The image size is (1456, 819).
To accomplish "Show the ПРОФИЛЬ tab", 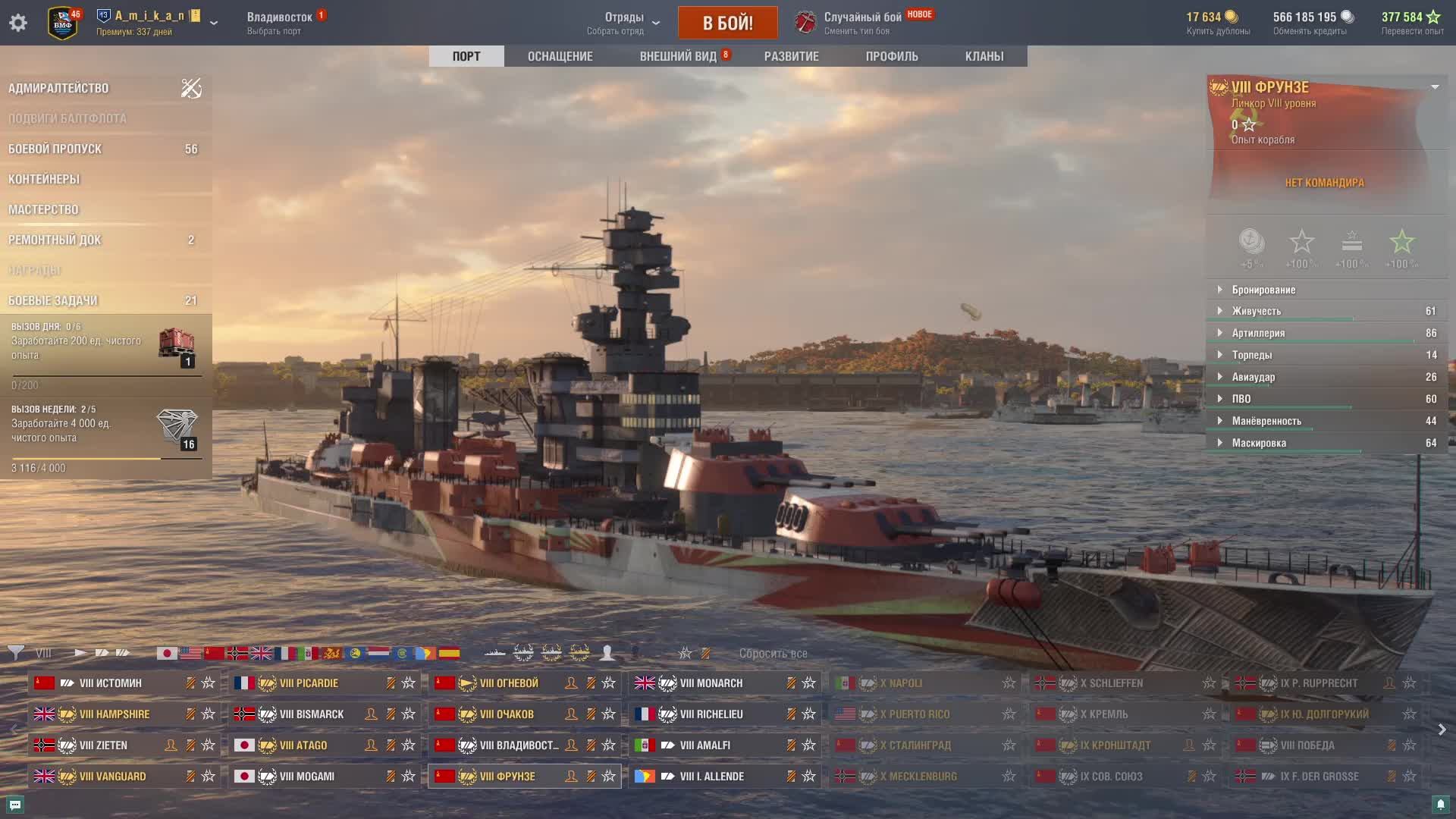I will coord(892,56).
